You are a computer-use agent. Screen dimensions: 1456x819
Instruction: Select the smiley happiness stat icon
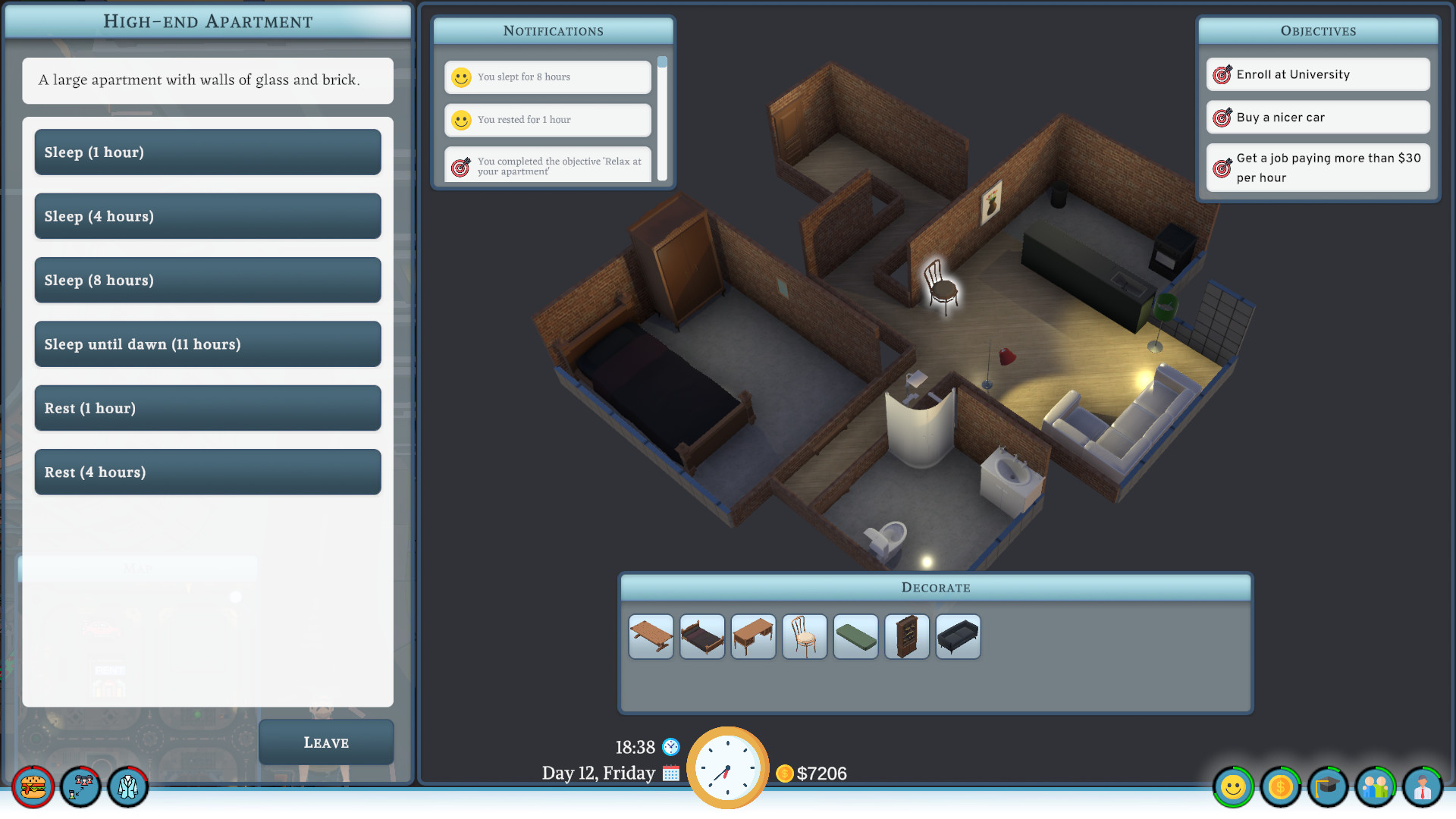pyautogui.click(x=1232, y=788)
